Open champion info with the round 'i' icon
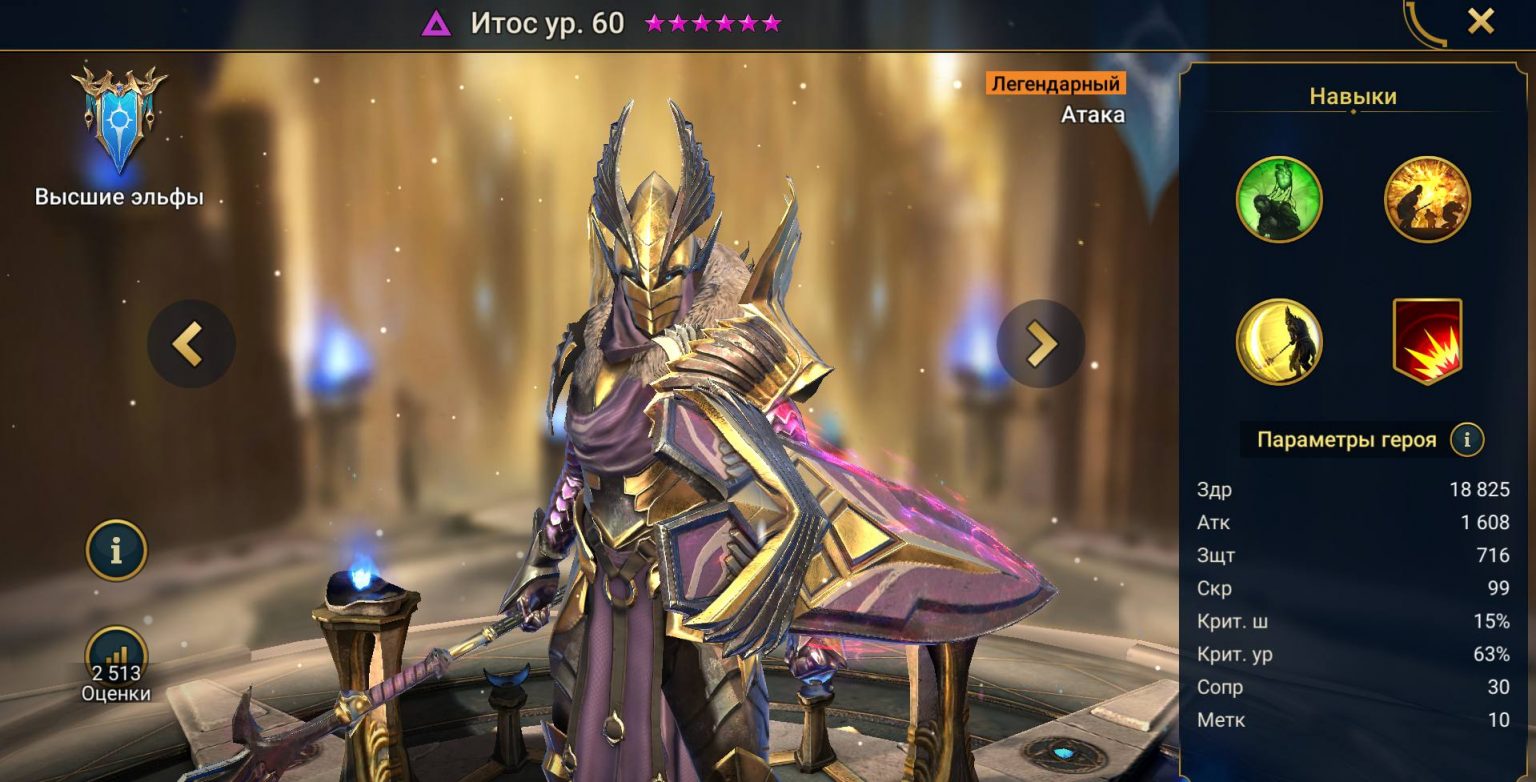1536x782 pixels. pos(116,550)
